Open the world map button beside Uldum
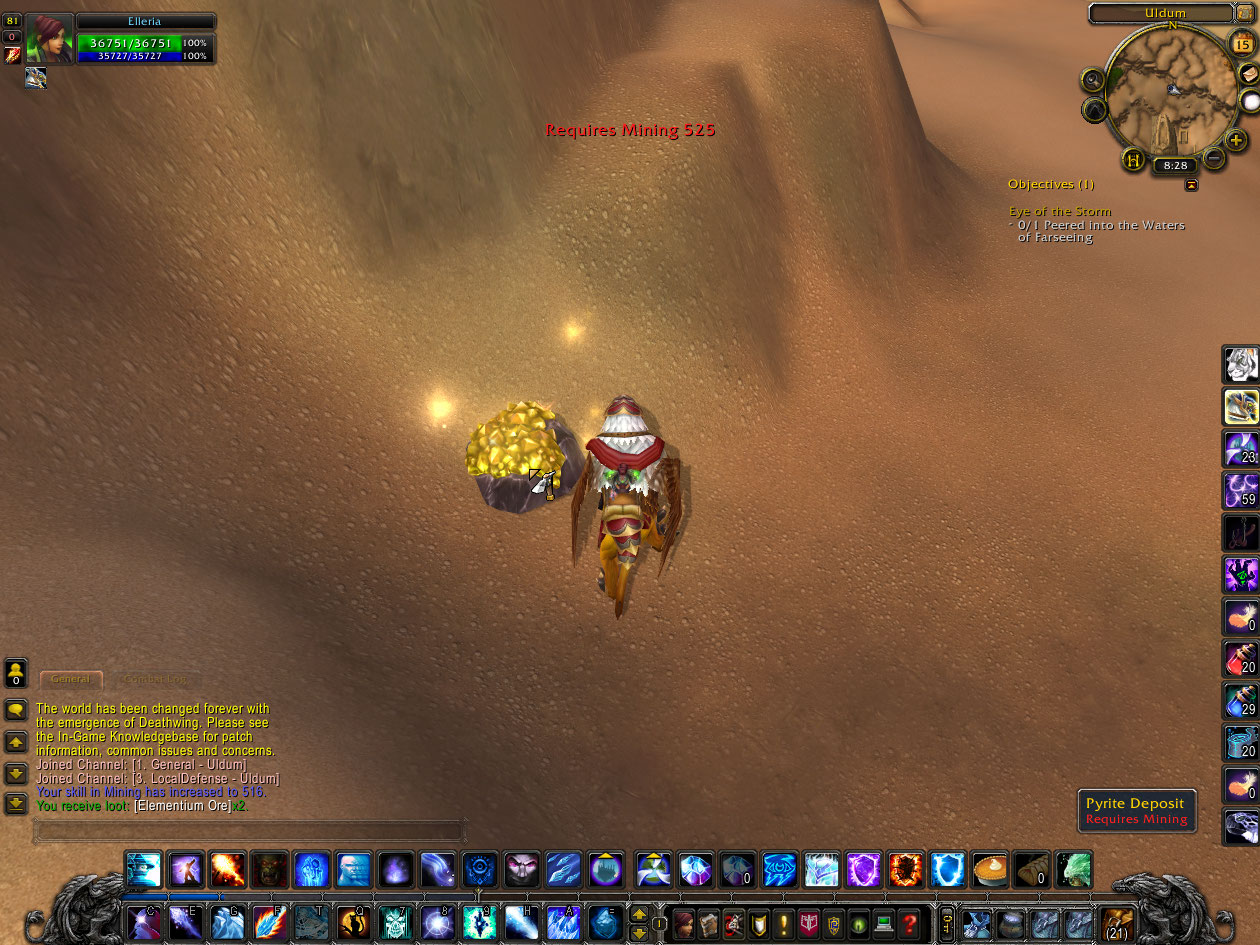Image resolution: width=1260 pixels, height=945 pixels. [1245, 12]
